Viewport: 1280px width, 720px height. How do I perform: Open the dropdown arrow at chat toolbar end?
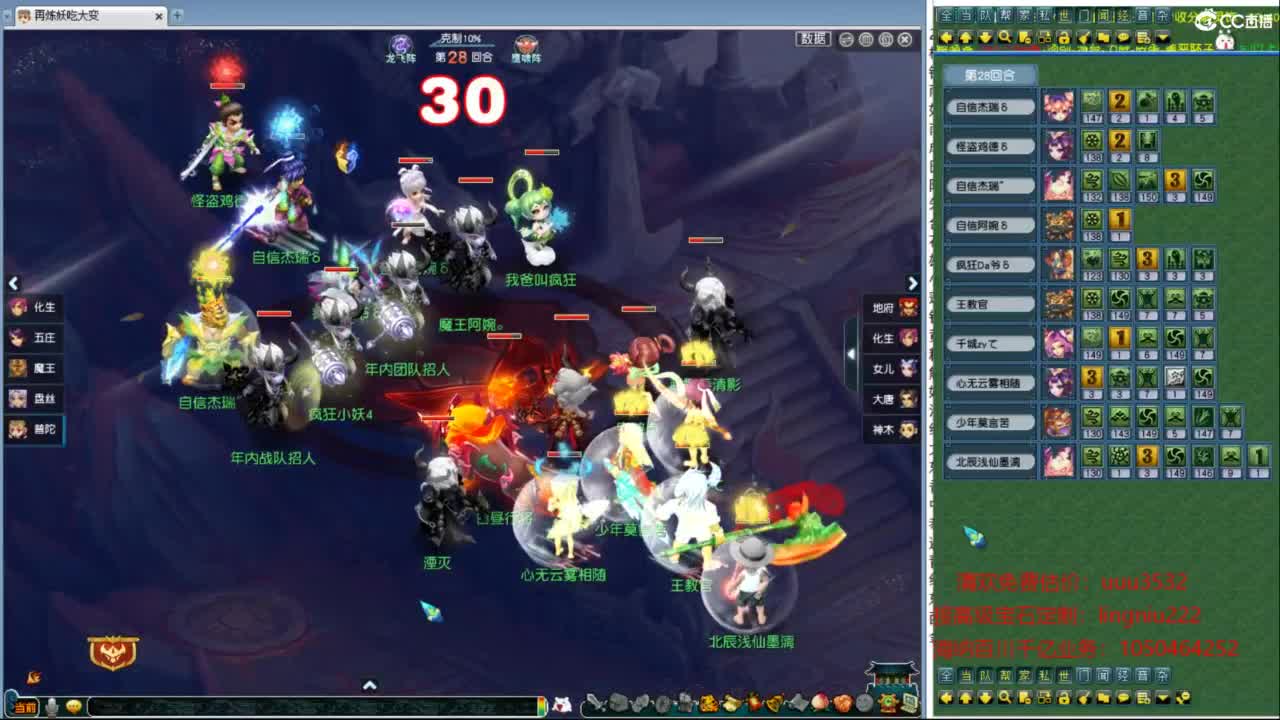click(1160, 37)
